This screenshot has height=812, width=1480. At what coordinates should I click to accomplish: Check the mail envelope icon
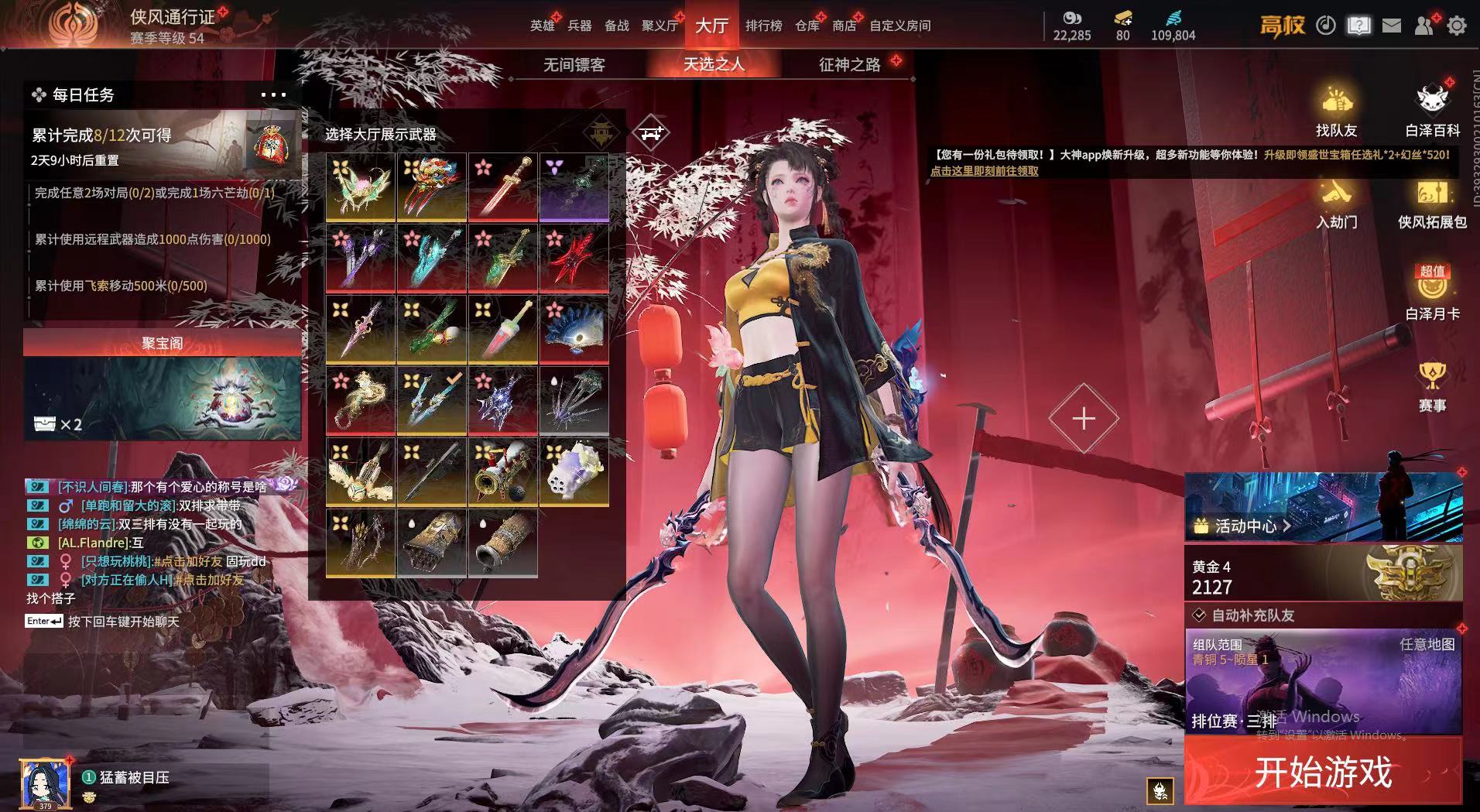click(1391, 26)
